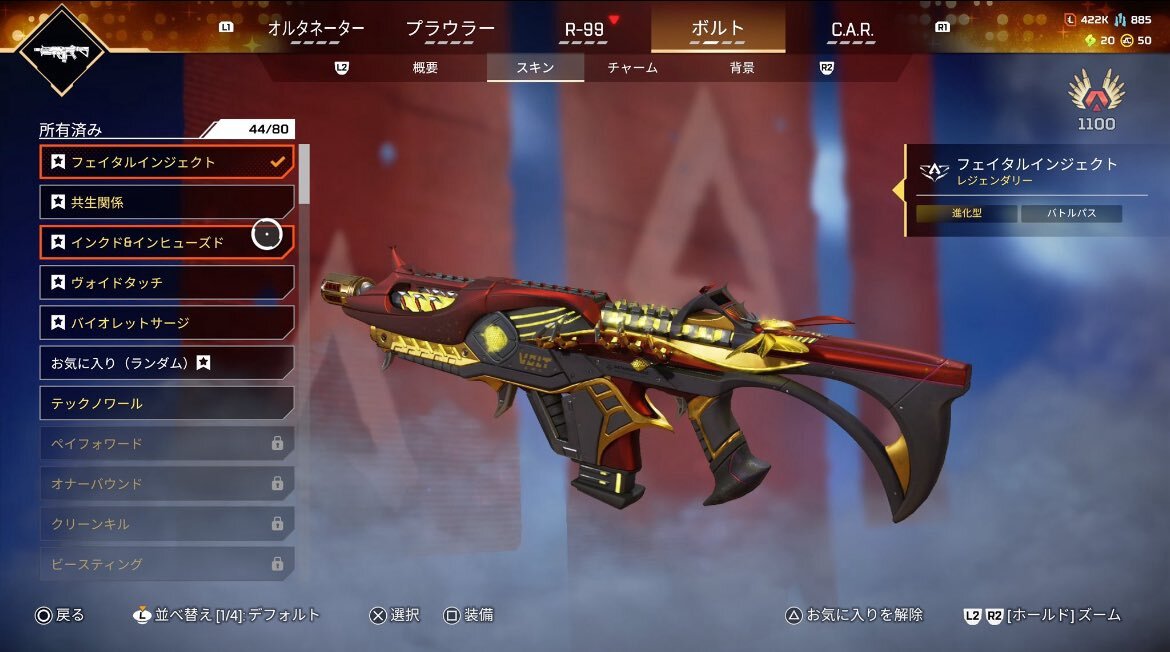Select the ヴォイドタッチ skin

pos(167,283)
